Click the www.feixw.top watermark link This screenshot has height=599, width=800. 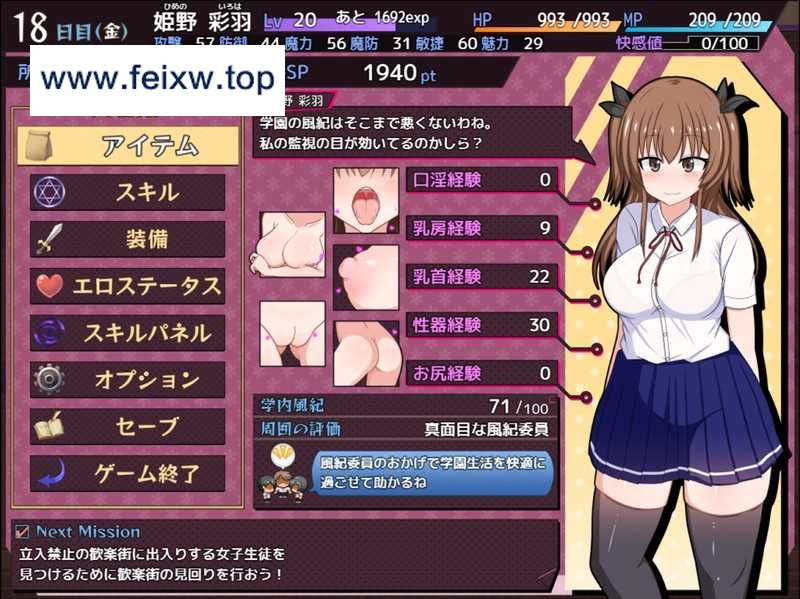157,79
